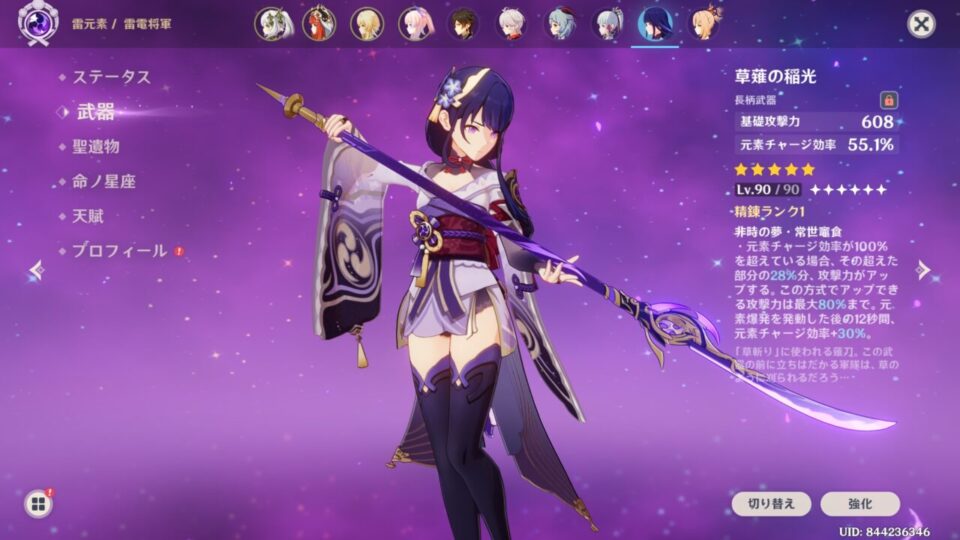Screen dimensions: 960x540
Task: Toggle the weapon lock icon
Action: 887,100
